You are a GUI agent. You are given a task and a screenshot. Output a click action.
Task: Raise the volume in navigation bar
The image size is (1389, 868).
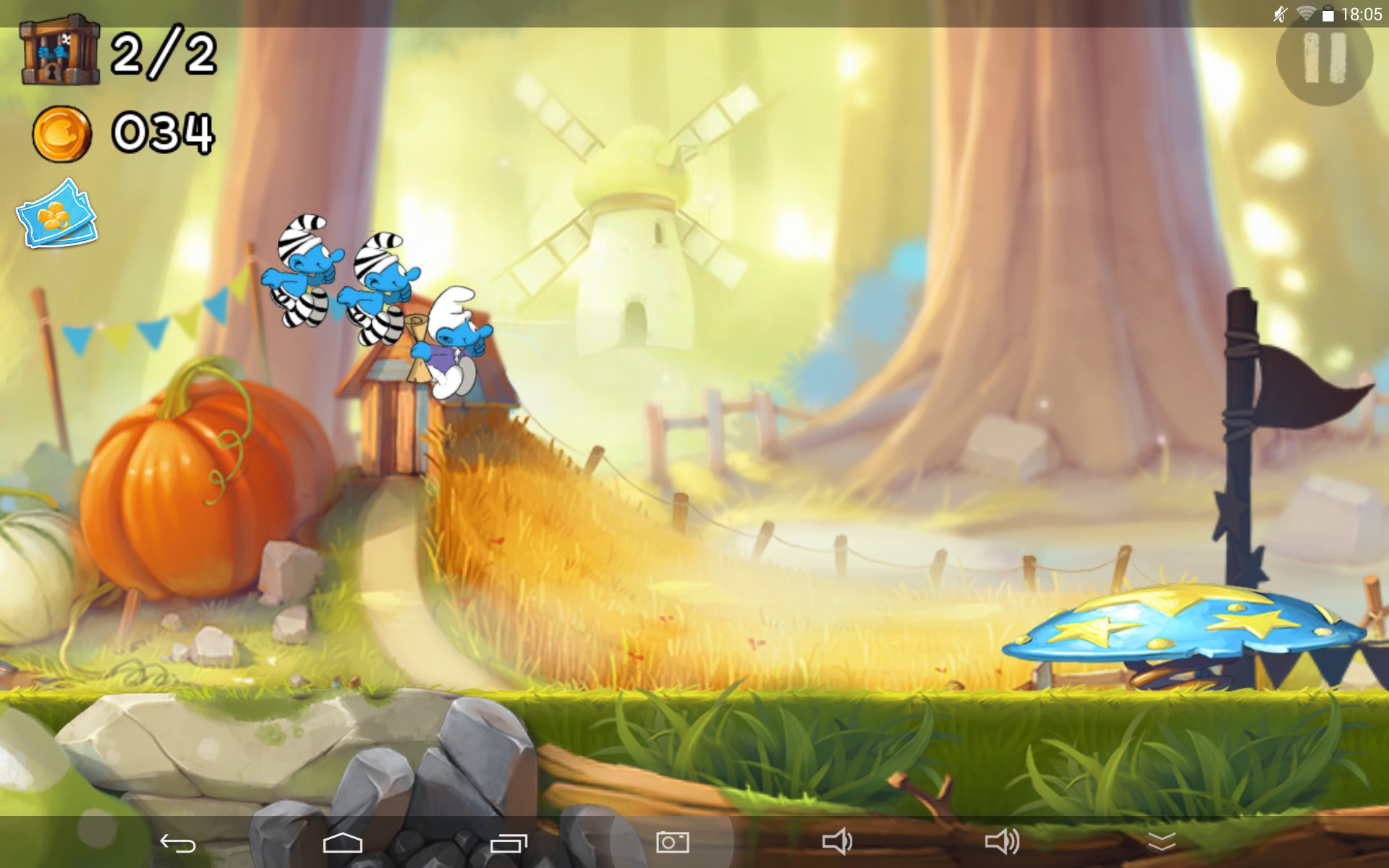(x=1002, y=841)
